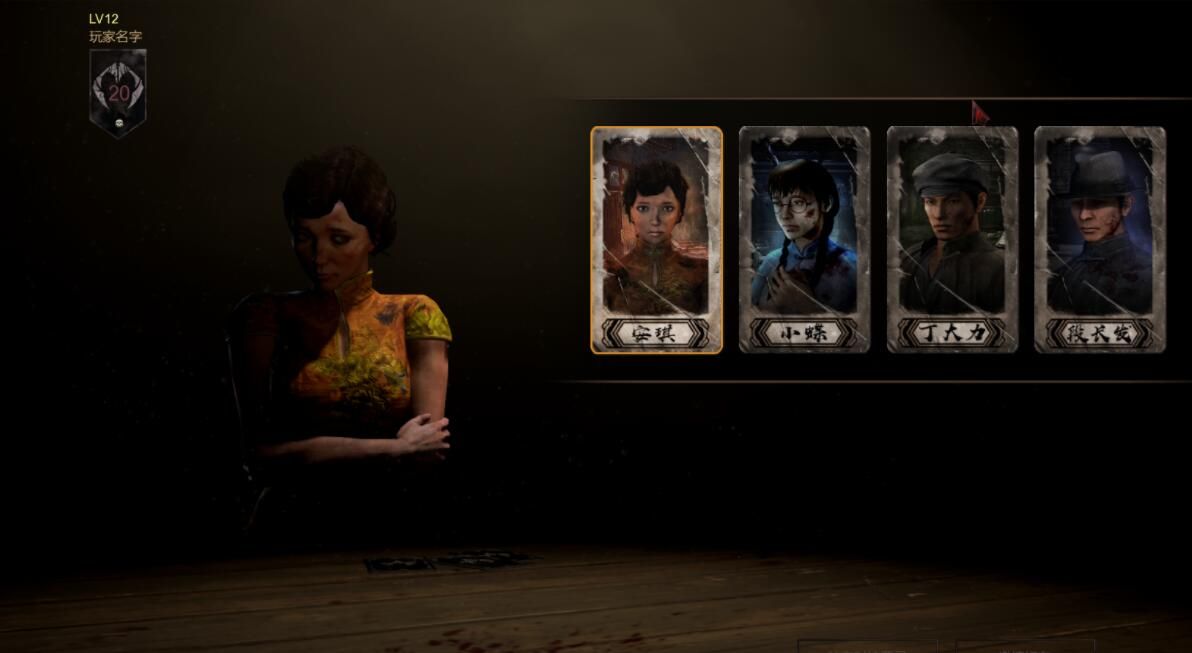Screen dimensions: 1192x653
Task: Select the fedora-hat character card on the far right
Action: tap(1099, 240)
